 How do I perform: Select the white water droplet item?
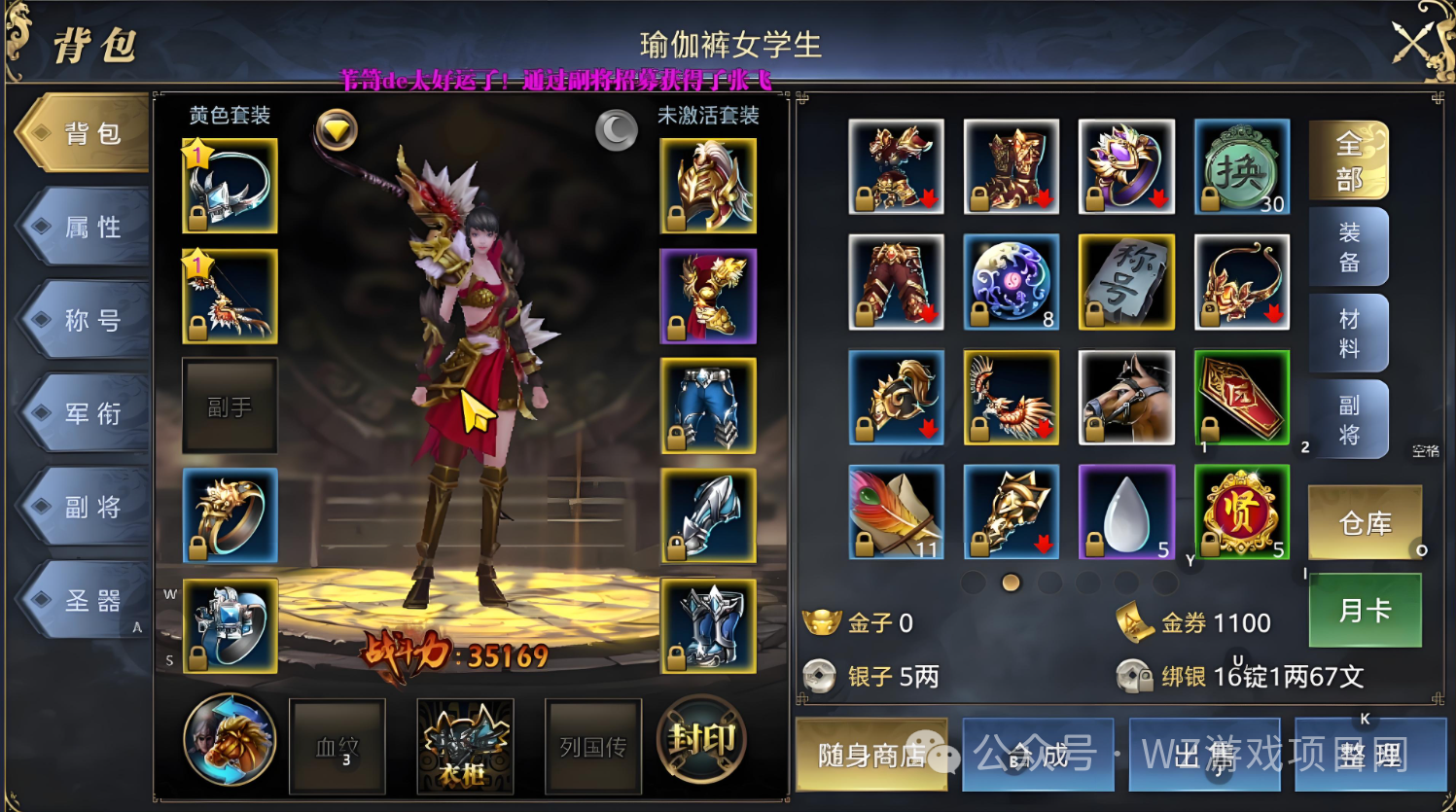[x=1126, y=512]
